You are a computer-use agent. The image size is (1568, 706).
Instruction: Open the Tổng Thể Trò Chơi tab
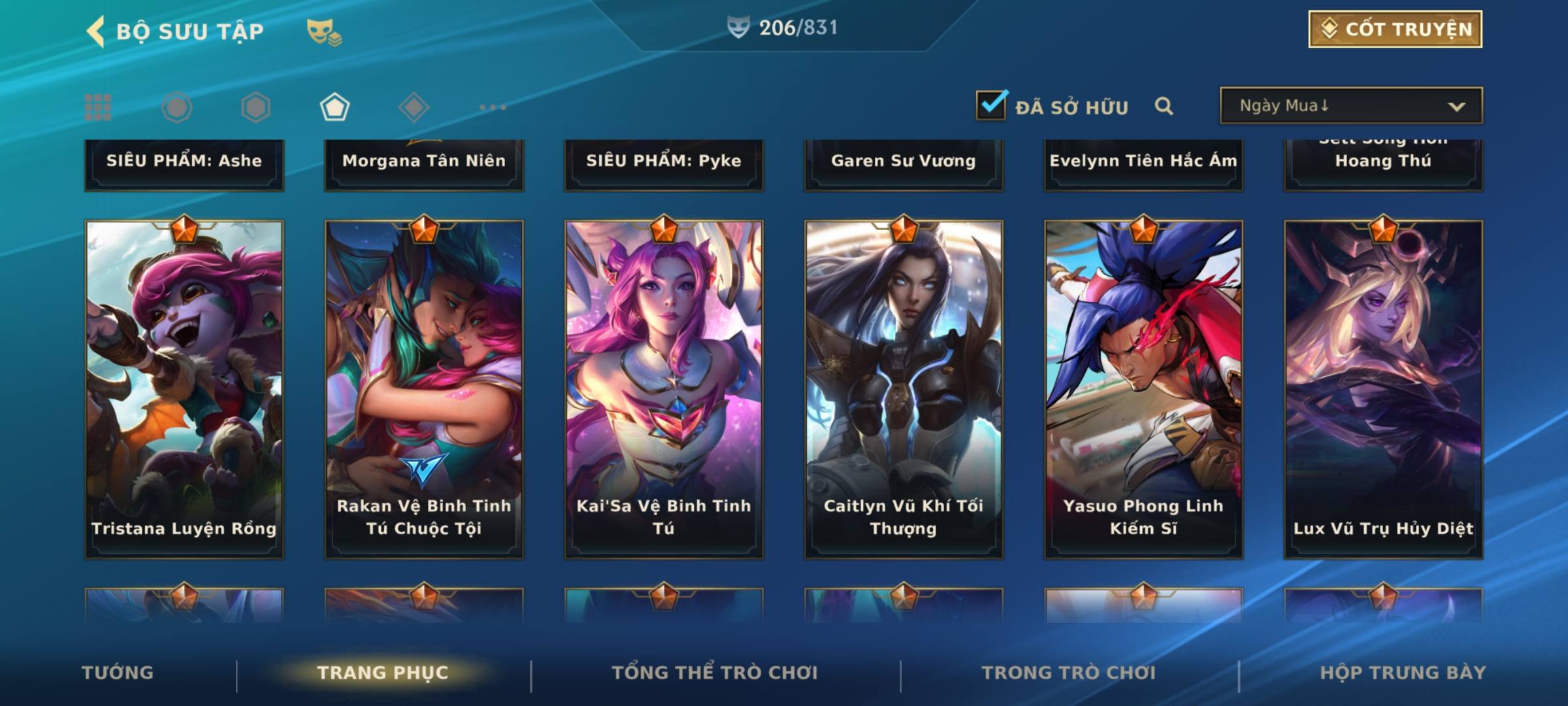pos(715,673)
